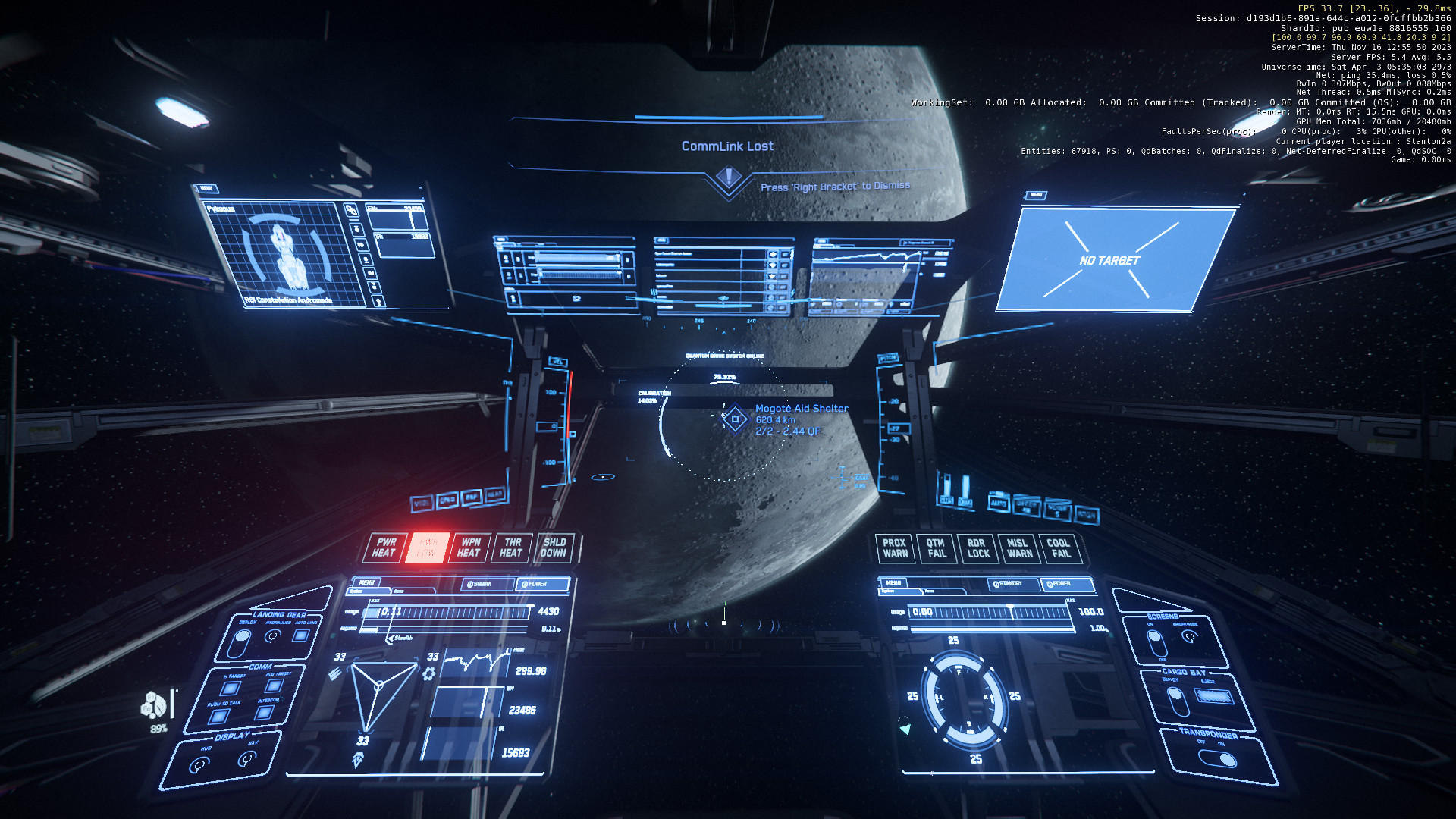Adjust the Screens brightness dial
Viewport: 1456px width, 819px height.
coord(1190,636)
